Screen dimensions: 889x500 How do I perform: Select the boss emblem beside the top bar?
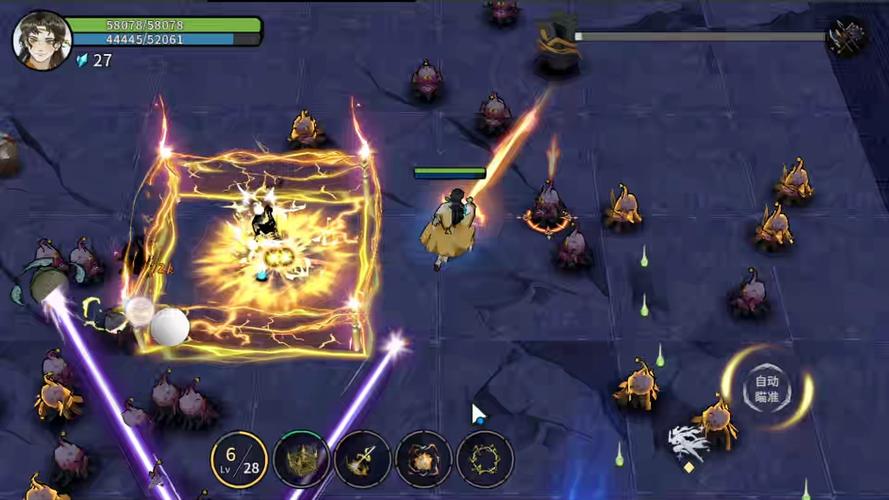(x=847, y=37)
